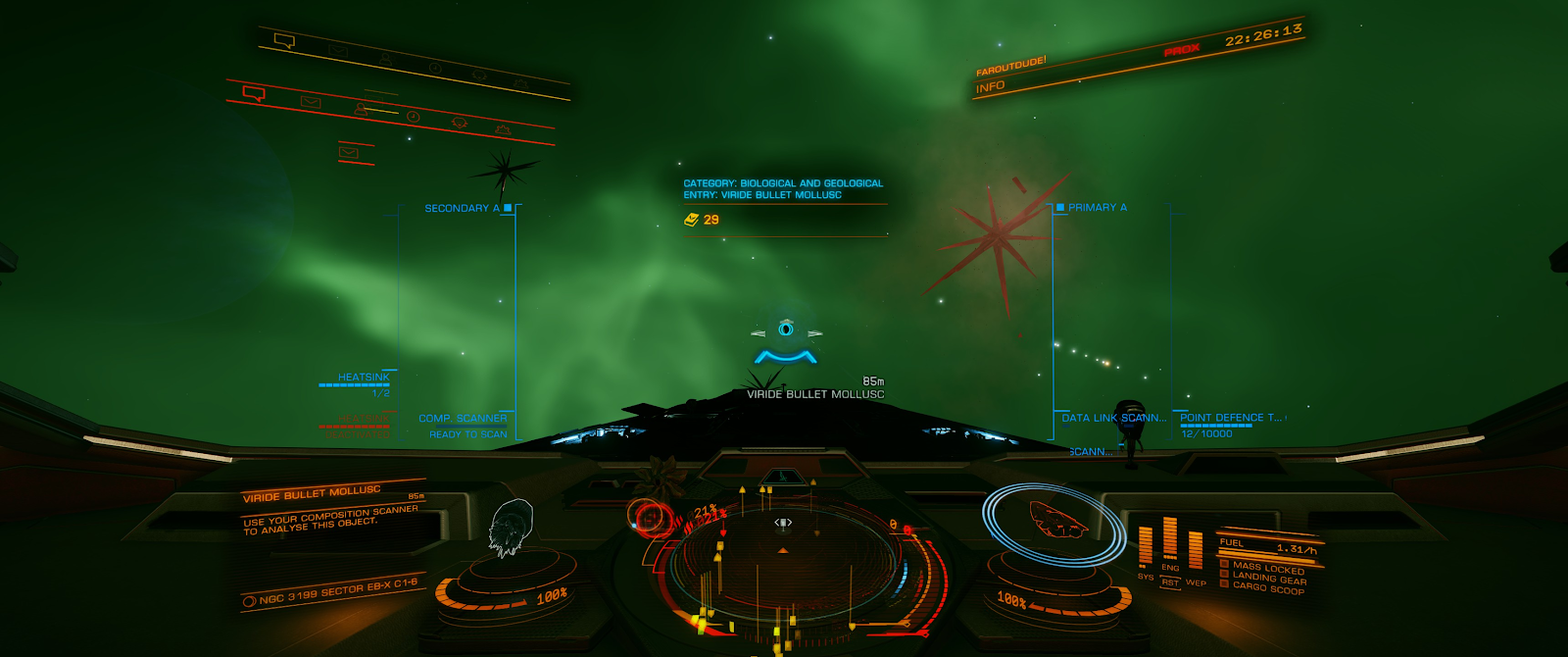Open the red envelope inbox icon
This screenshot has height=657, width=1568.
click(x=311, y=102)
